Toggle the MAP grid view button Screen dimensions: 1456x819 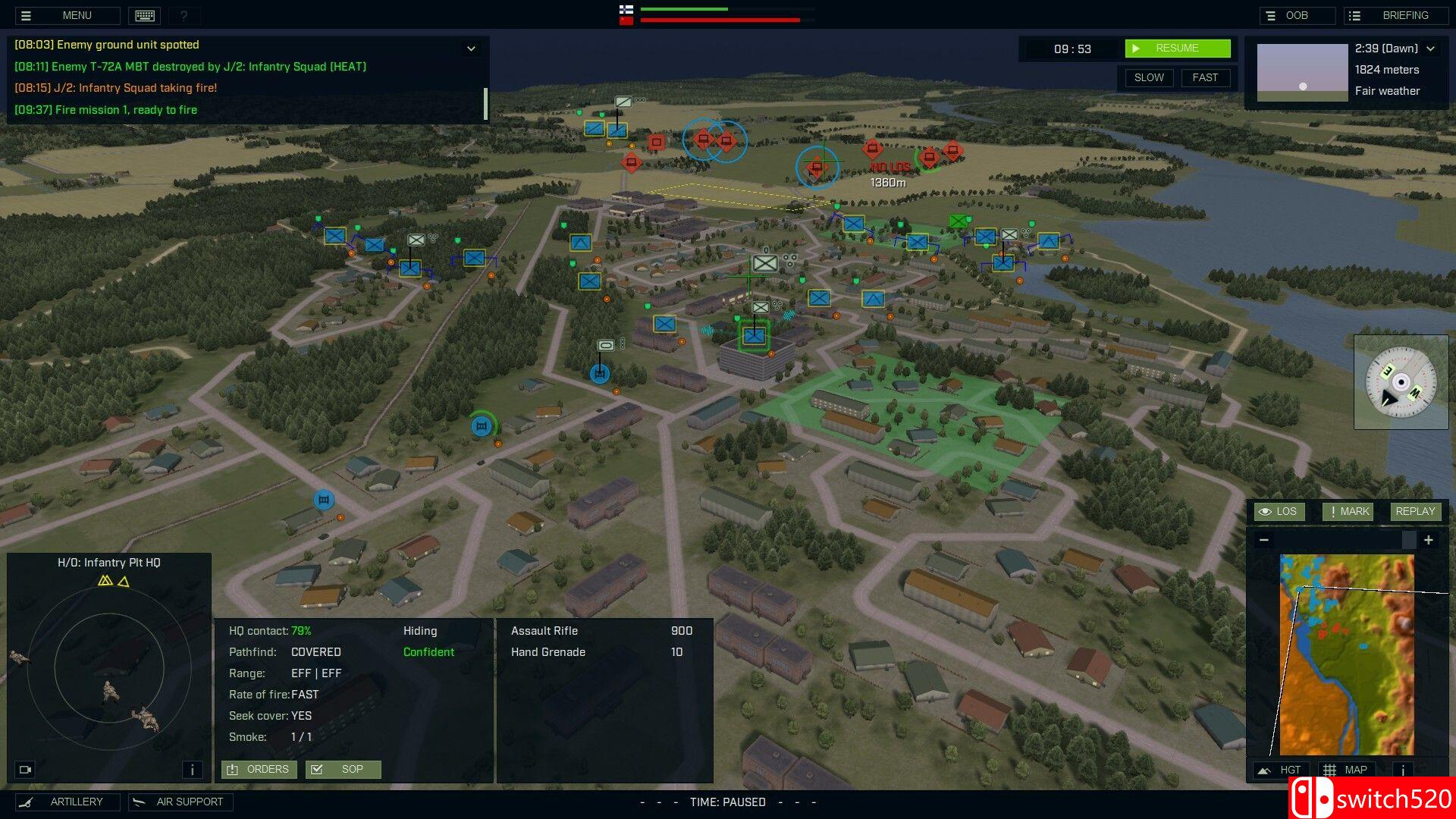tap(1348, 770)
